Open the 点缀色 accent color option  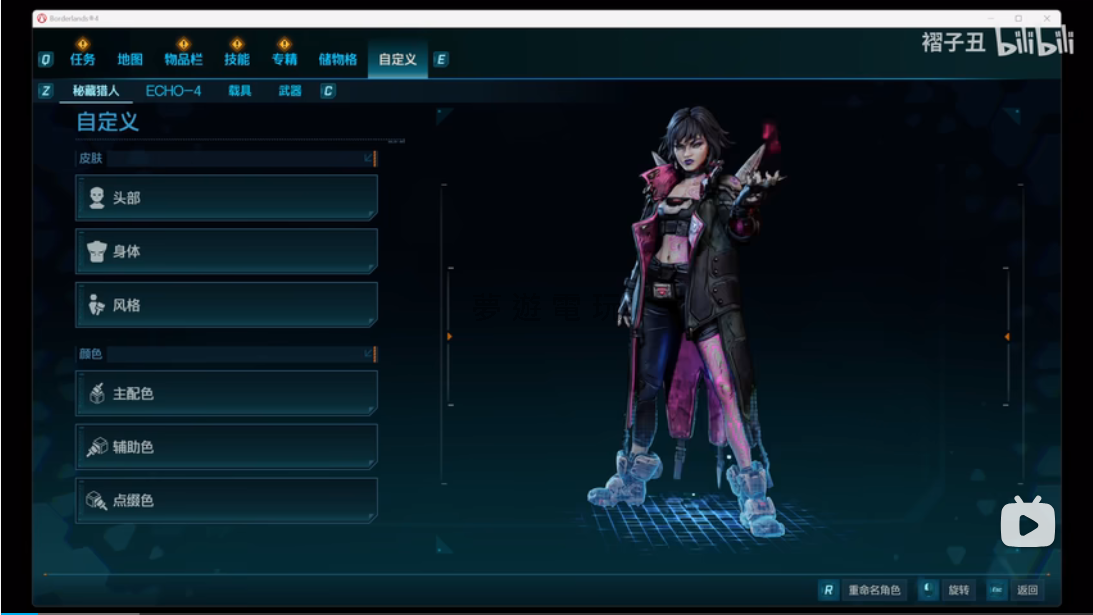point(227,500)
